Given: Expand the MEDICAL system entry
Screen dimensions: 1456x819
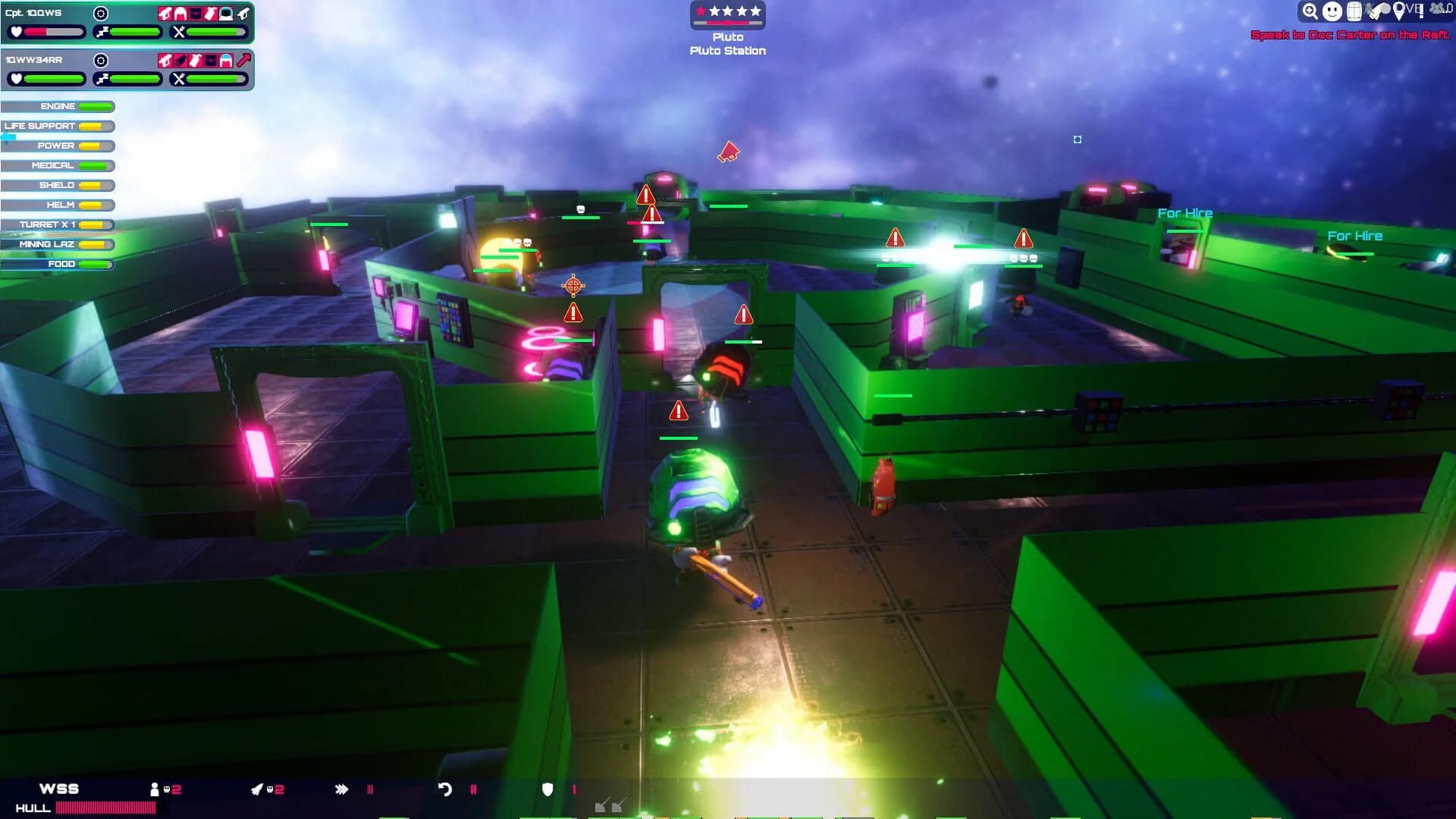Looking at the screenshot, I should (x=58, y=165).
